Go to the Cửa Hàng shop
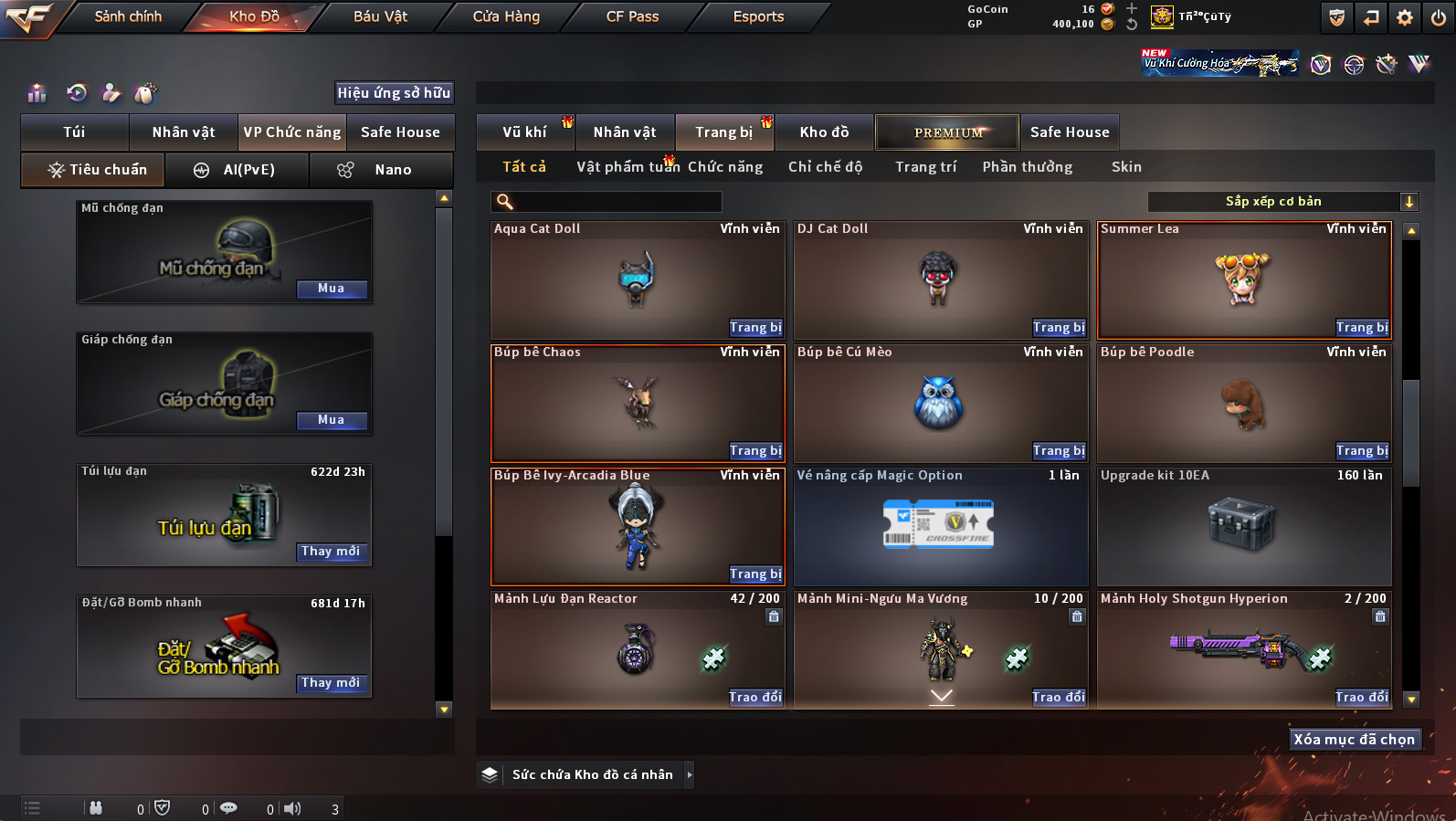The height and width of the screenshot is (821, 1456). (506, 16)
